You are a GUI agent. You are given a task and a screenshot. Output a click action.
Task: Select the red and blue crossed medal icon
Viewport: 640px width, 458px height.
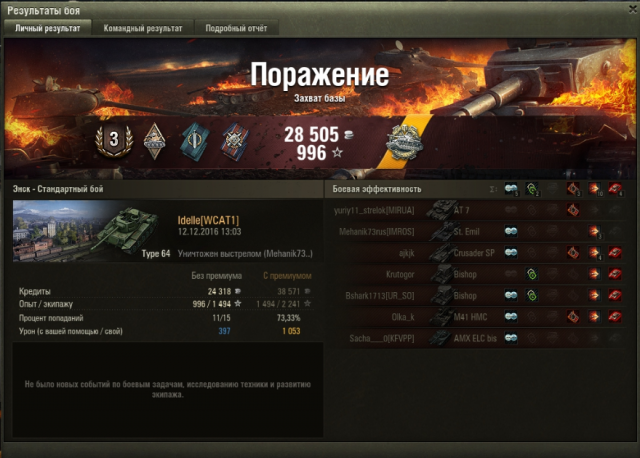pyautogui.click(x=232, y=141)
